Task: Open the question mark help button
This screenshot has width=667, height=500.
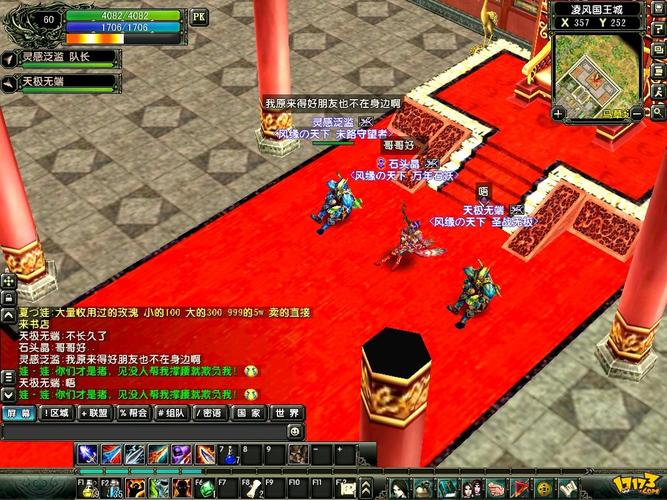Action: pos(657,28)
